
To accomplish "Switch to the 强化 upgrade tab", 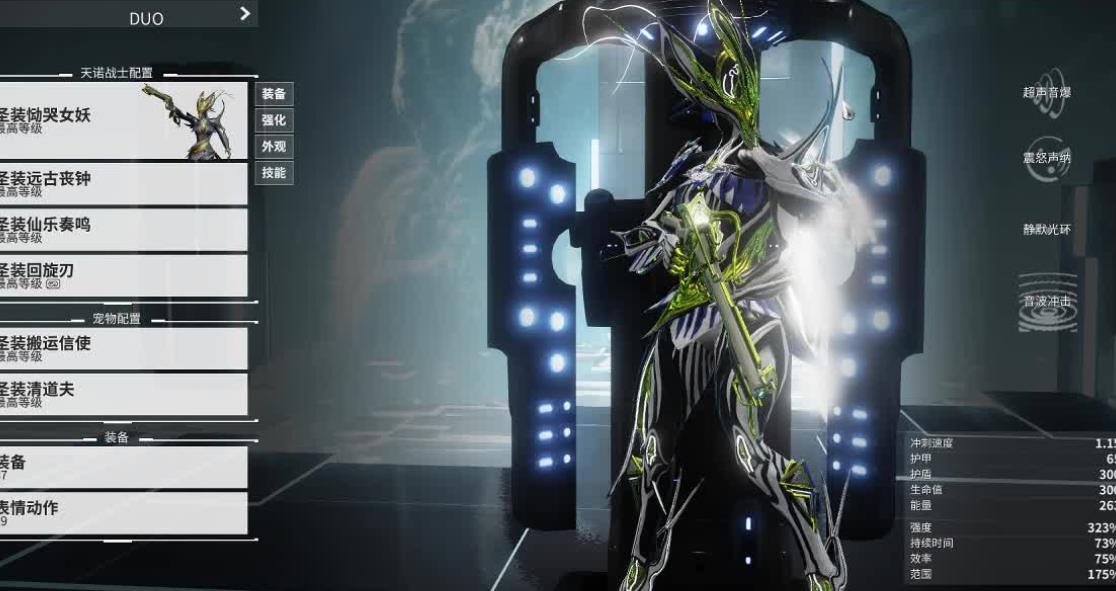I will (274, 120).
